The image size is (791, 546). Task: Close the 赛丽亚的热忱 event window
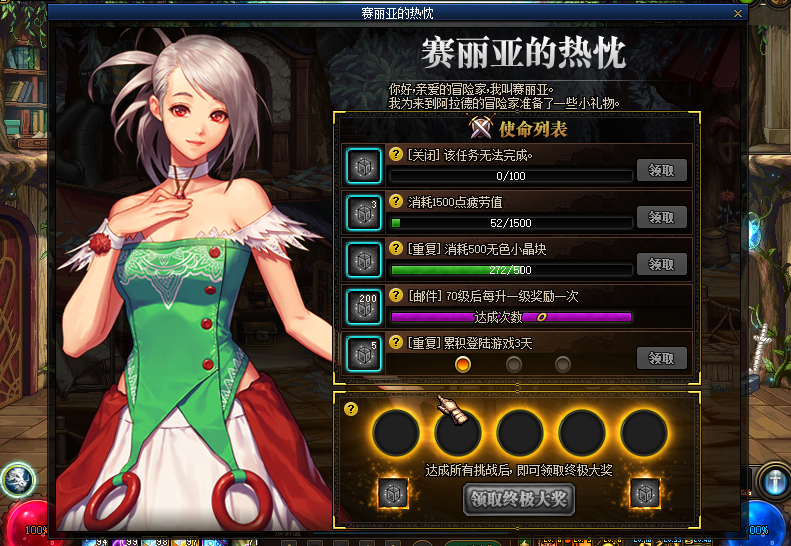(738, 14)
